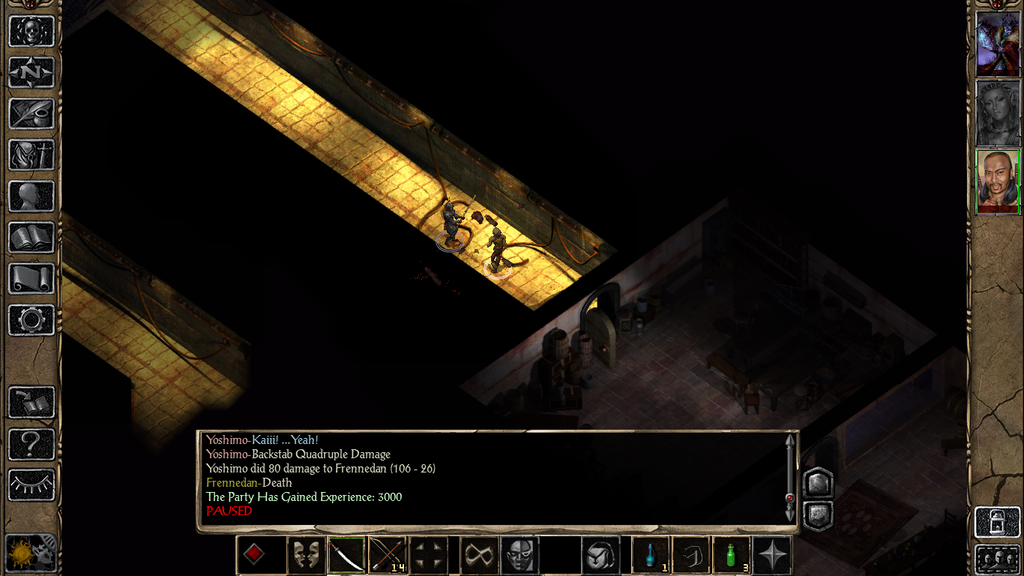Equip the katana weapon slot
This screenshot has height=576, width=1024.
(347, 555)
